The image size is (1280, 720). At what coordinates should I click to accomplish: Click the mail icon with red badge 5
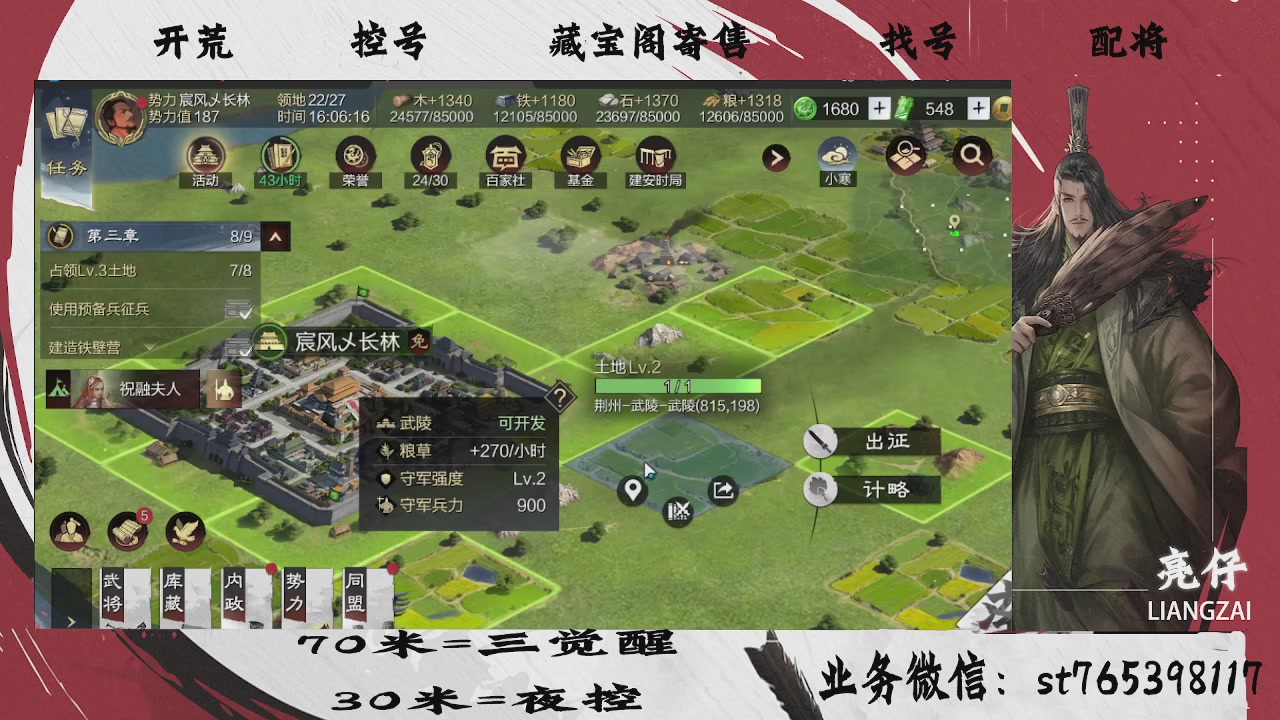coord(127,532)
